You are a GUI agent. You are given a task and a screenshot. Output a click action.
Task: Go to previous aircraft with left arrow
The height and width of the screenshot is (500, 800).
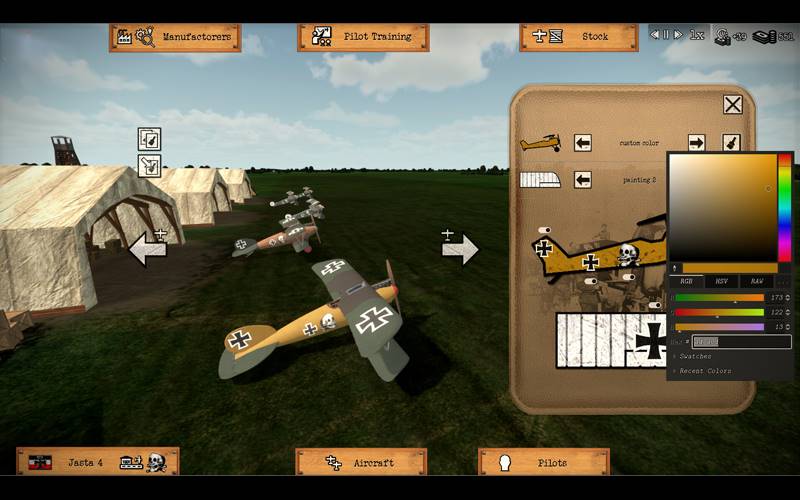(x=148, y=247)
